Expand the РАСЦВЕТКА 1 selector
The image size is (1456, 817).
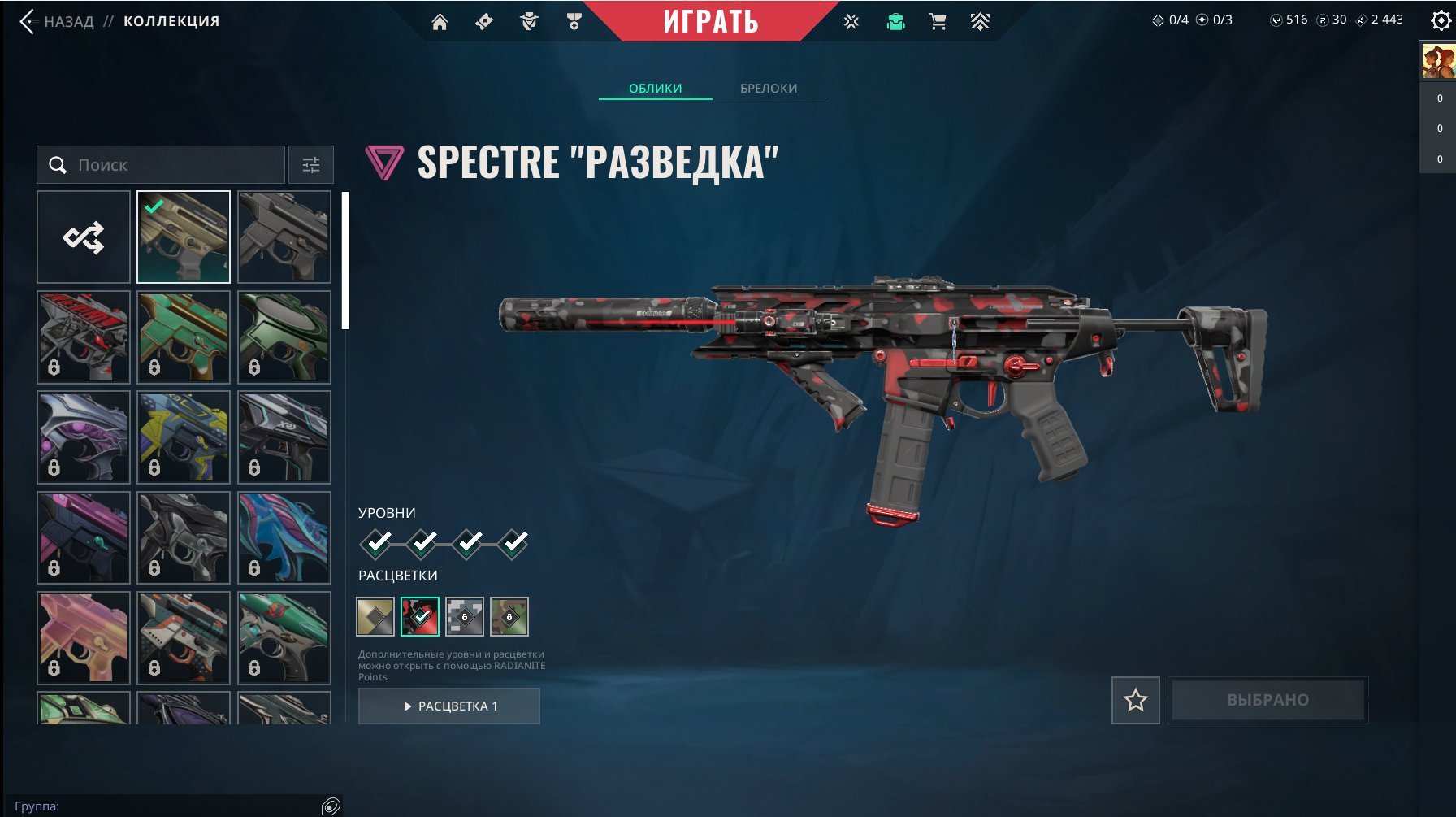(449, 706)
